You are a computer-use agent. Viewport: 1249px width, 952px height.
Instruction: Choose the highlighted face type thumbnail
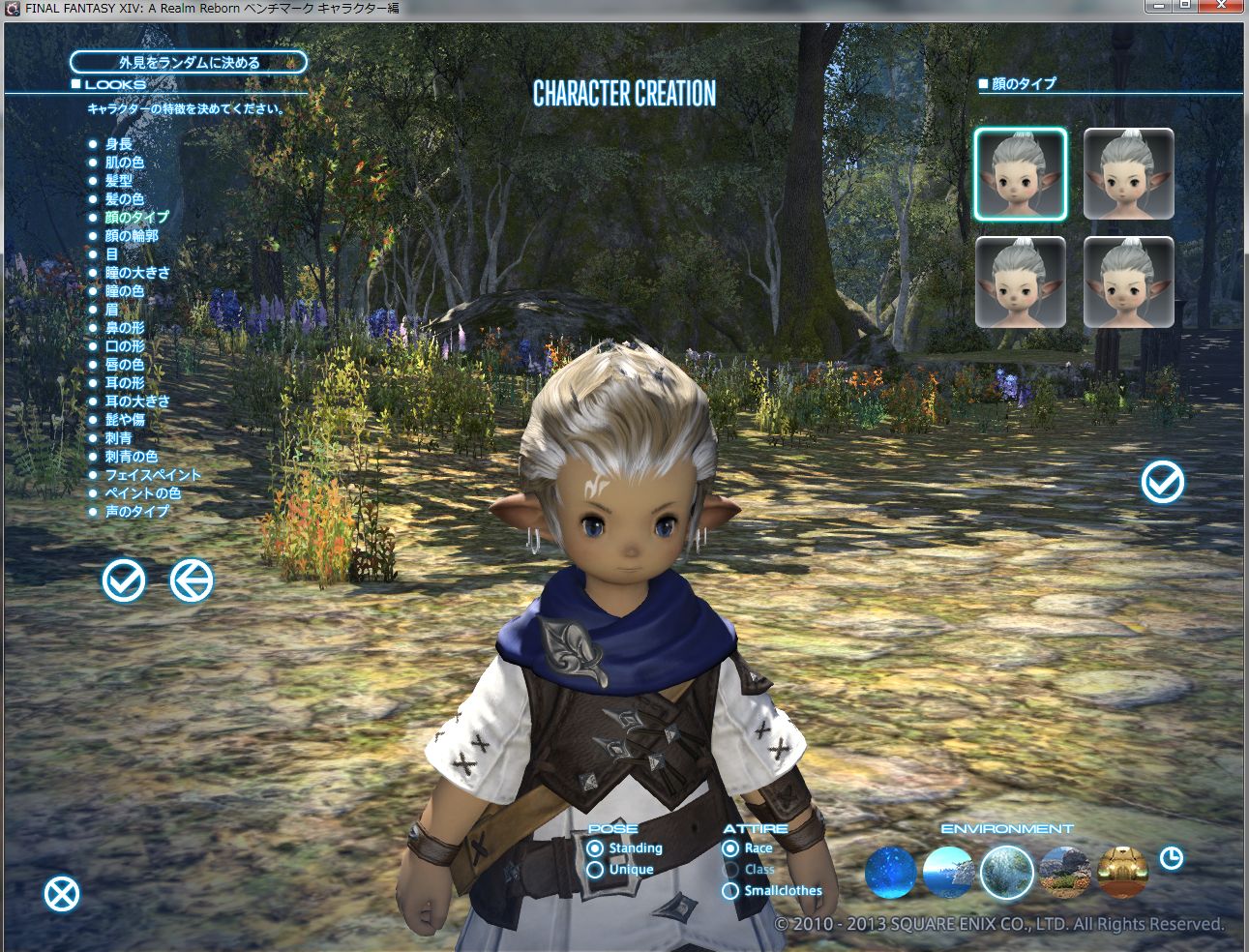(x=1021, y=174)
